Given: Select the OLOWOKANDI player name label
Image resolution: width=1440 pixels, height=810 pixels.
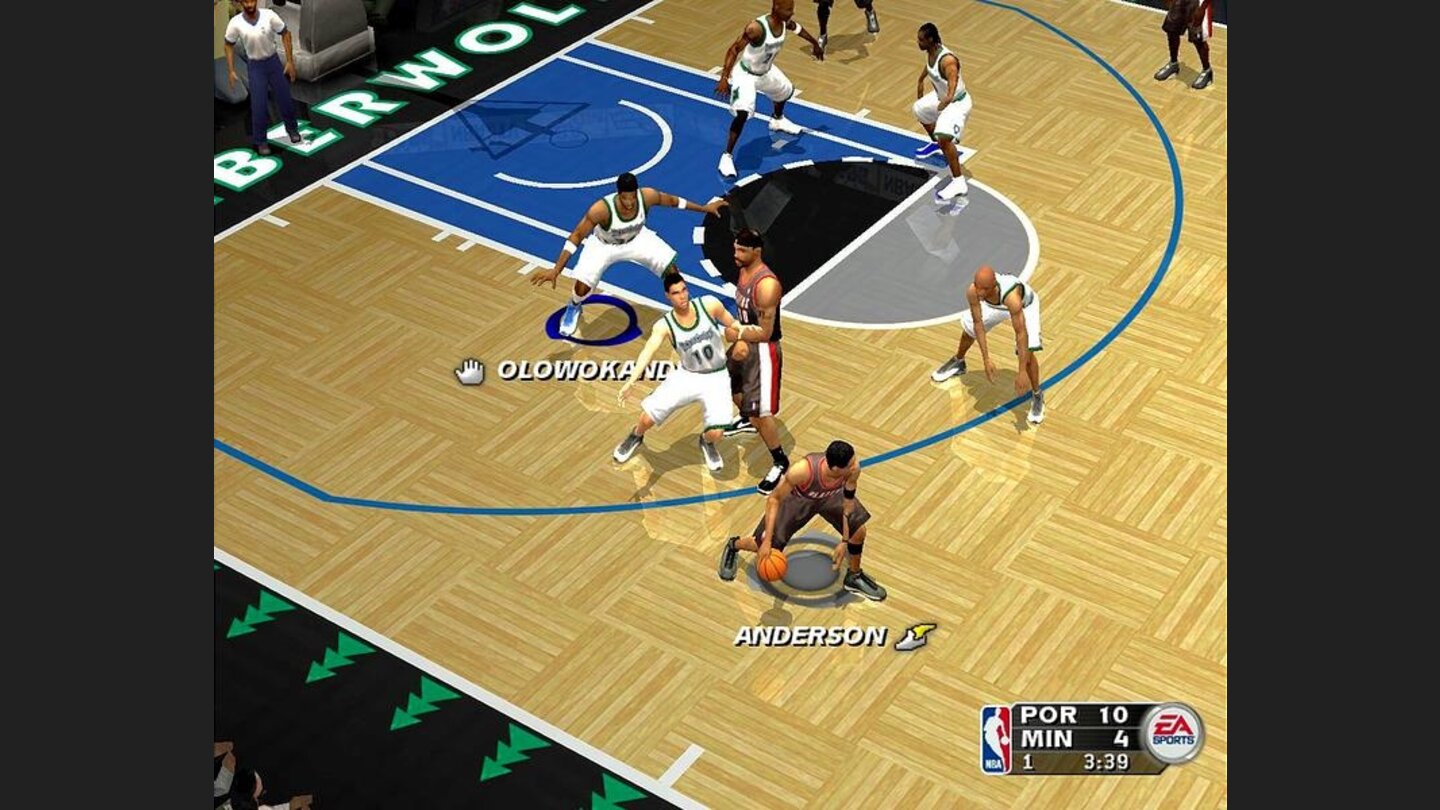Looking at the screenshot, I should tap(586, 370).
